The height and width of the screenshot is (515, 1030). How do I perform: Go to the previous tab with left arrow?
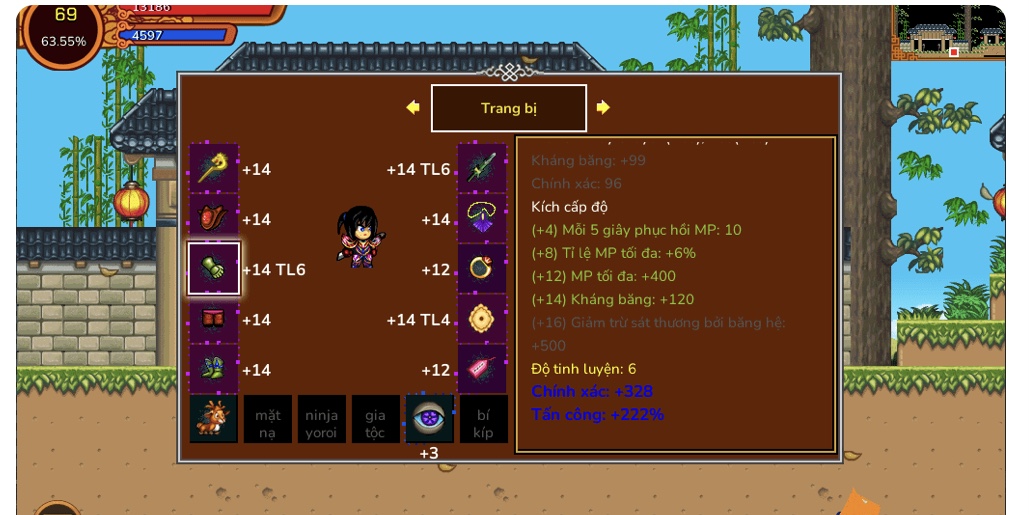tap(413, 108)
